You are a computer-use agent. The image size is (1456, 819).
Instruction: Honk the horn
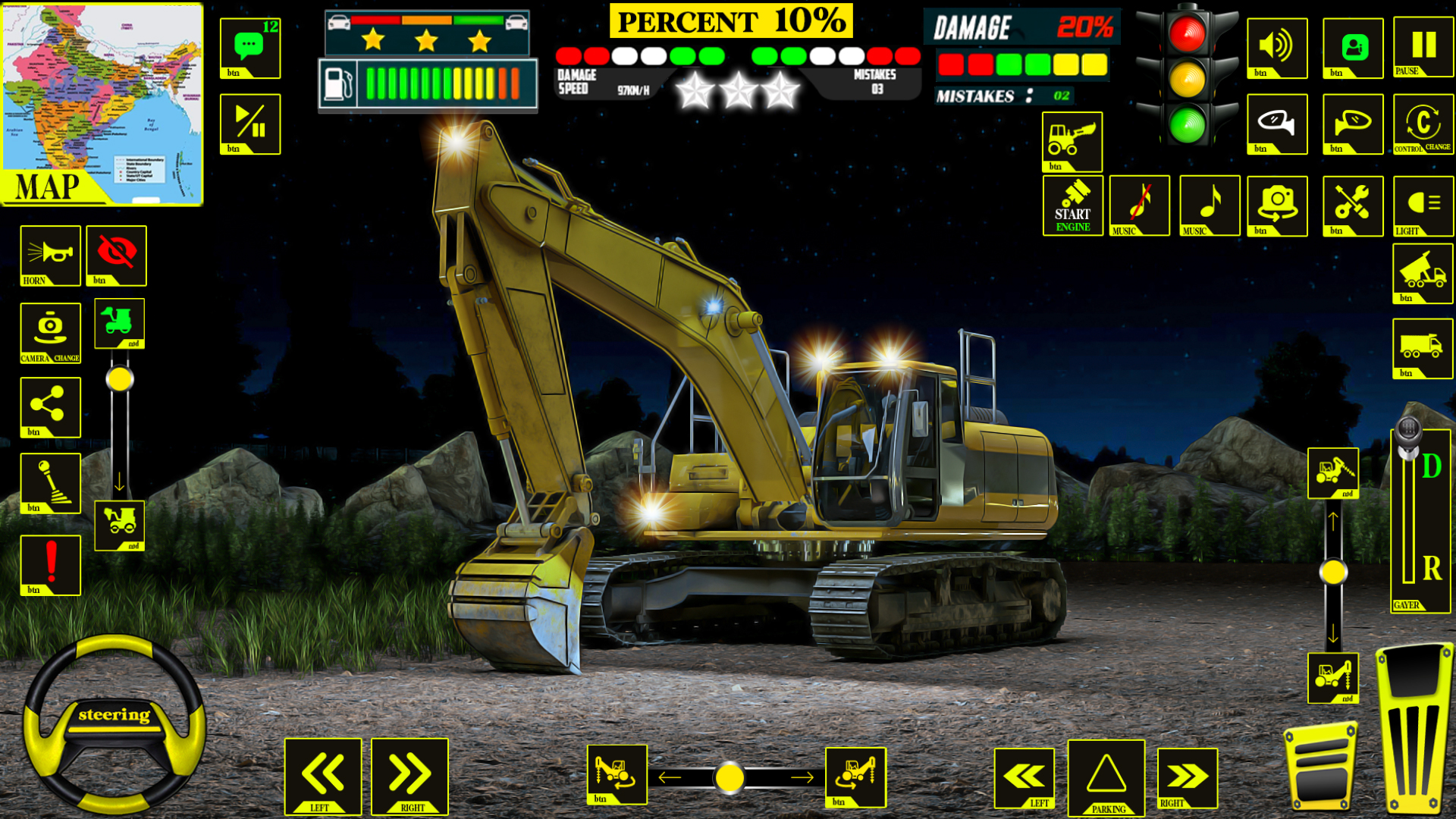point(50,256)
